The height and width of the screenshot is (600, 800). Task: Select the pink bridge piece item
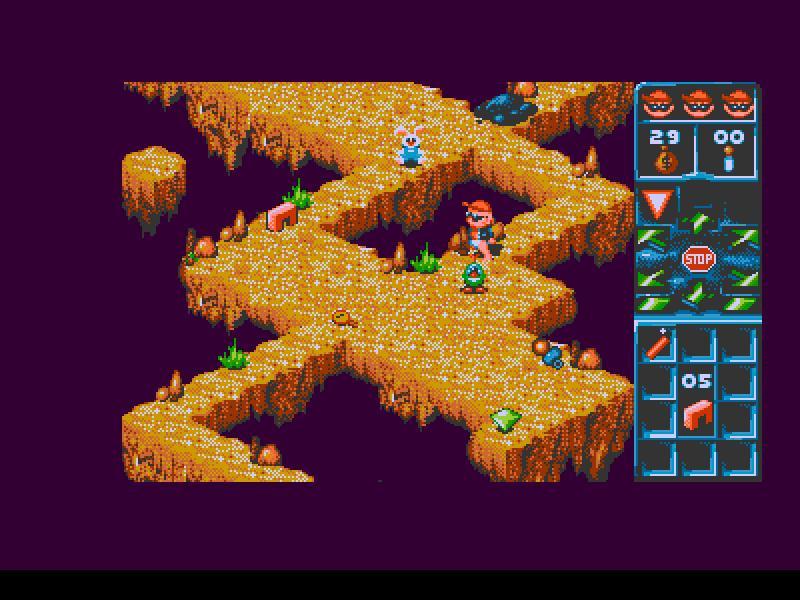click(698, 414)
